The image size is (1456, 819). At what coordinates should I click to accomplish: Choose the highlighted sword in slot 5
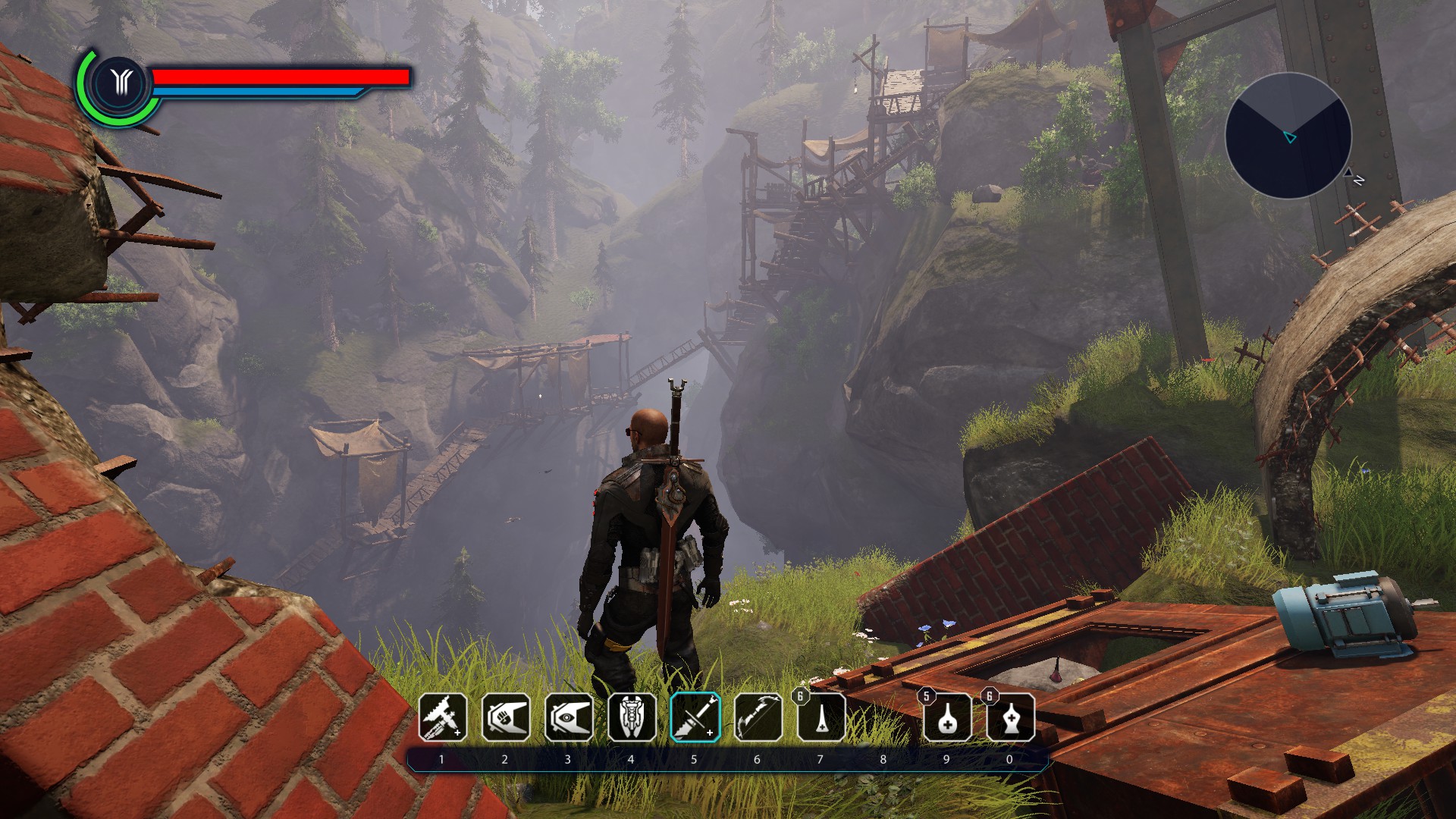pyautogui.click(x=695, y=717)
